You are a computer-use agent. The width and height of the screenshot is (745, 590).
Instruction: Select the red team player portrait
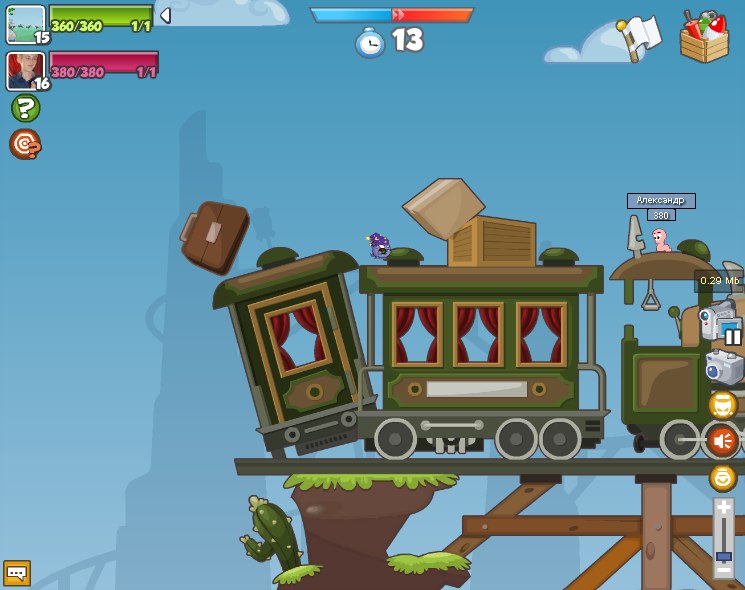pos(25,71)
